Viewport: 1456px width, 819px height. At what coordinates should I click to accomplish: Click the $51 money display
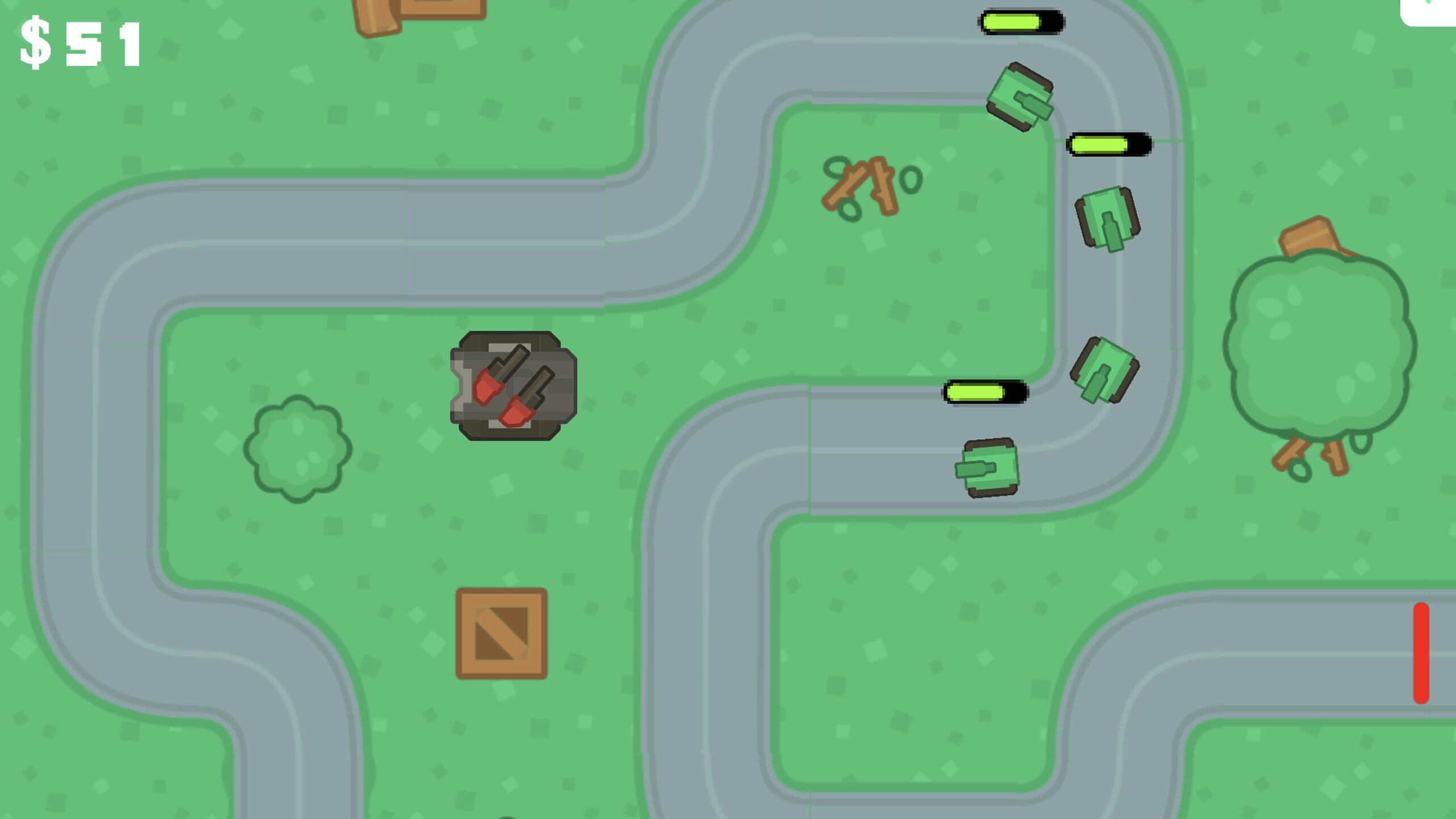coord(80,43)
